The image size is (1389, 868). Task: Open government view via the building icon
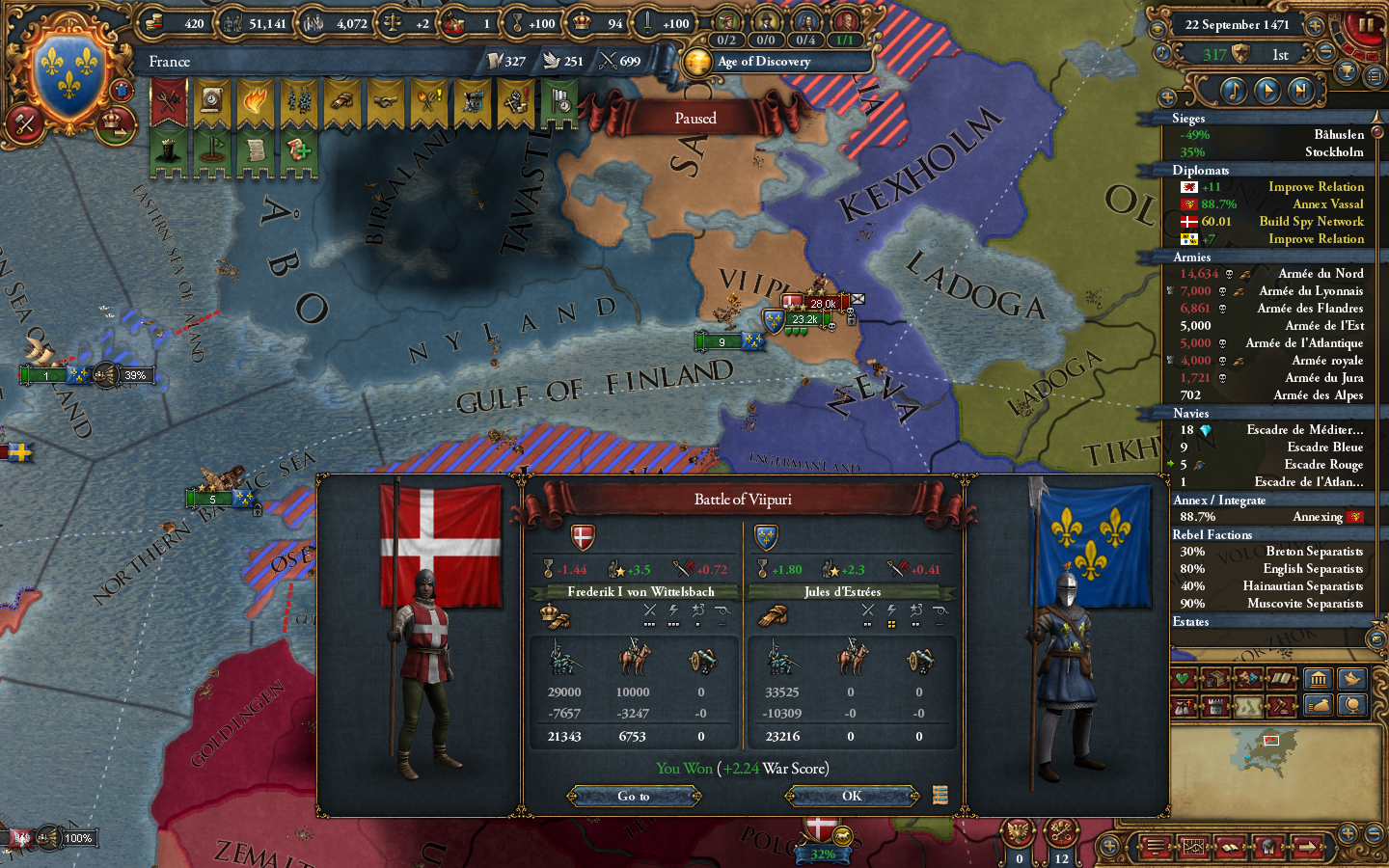click(x=1320, y=679)
